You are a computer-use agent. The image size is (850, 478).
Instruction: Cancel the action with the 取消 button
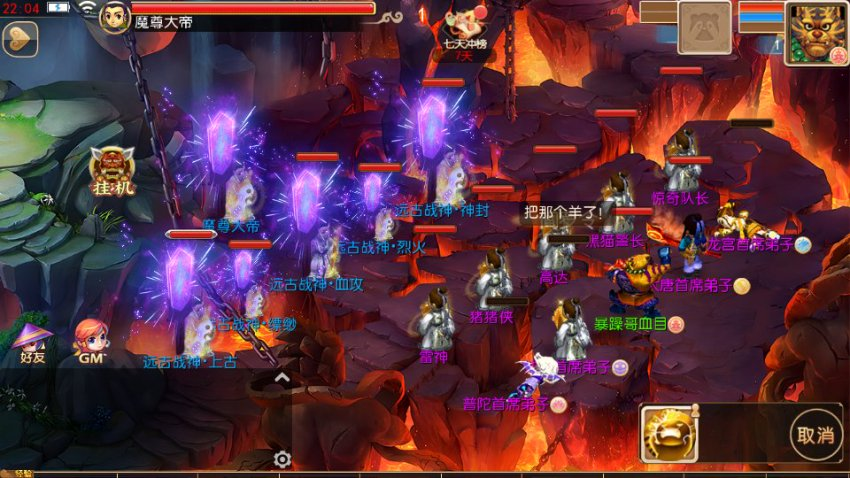click(x=814, y=434)
